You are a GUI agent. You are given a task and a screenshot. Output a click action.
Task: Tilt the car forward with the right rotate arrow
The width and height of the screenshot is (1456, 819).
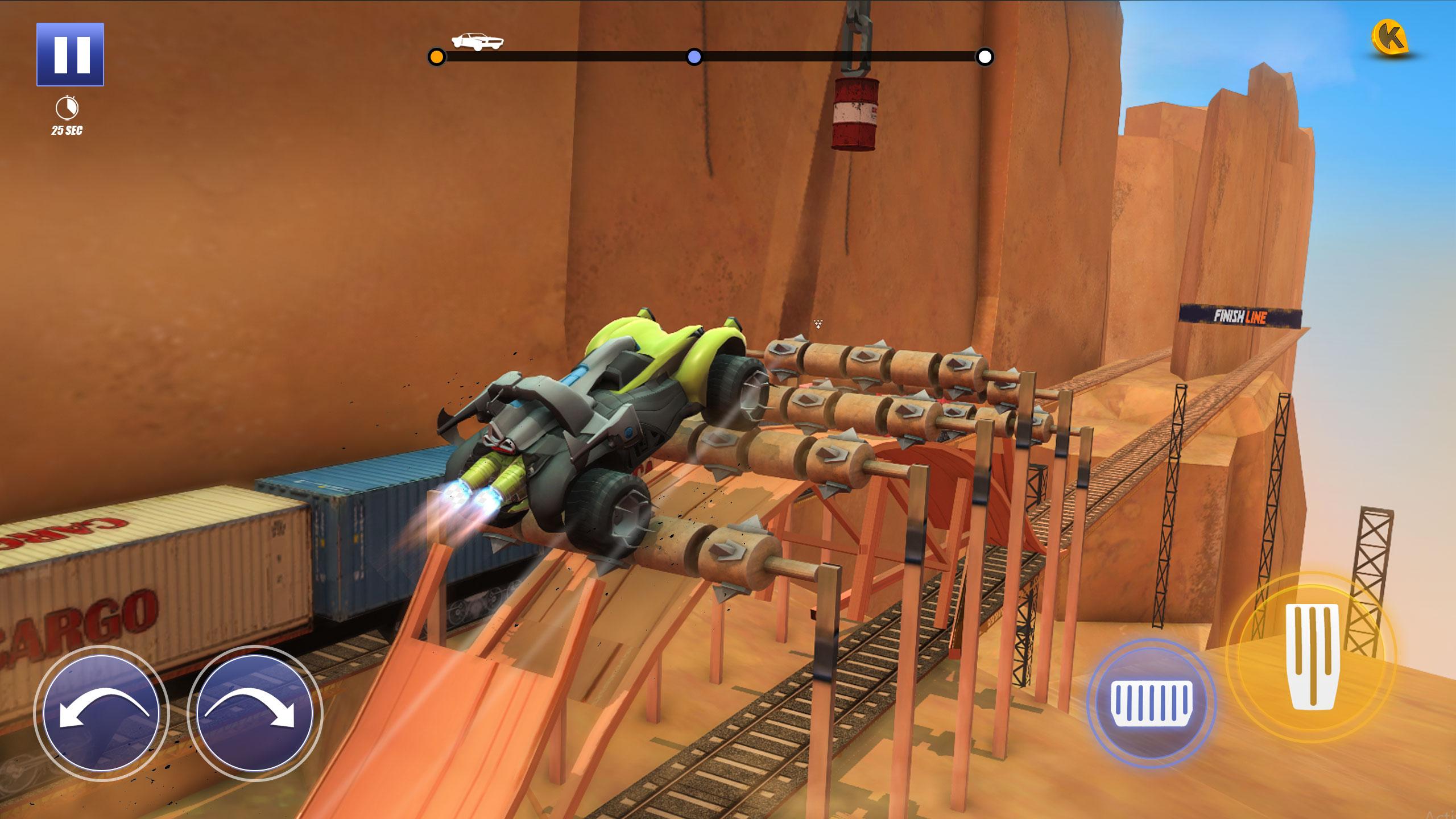pyautogui.click(x=254, y=713)
